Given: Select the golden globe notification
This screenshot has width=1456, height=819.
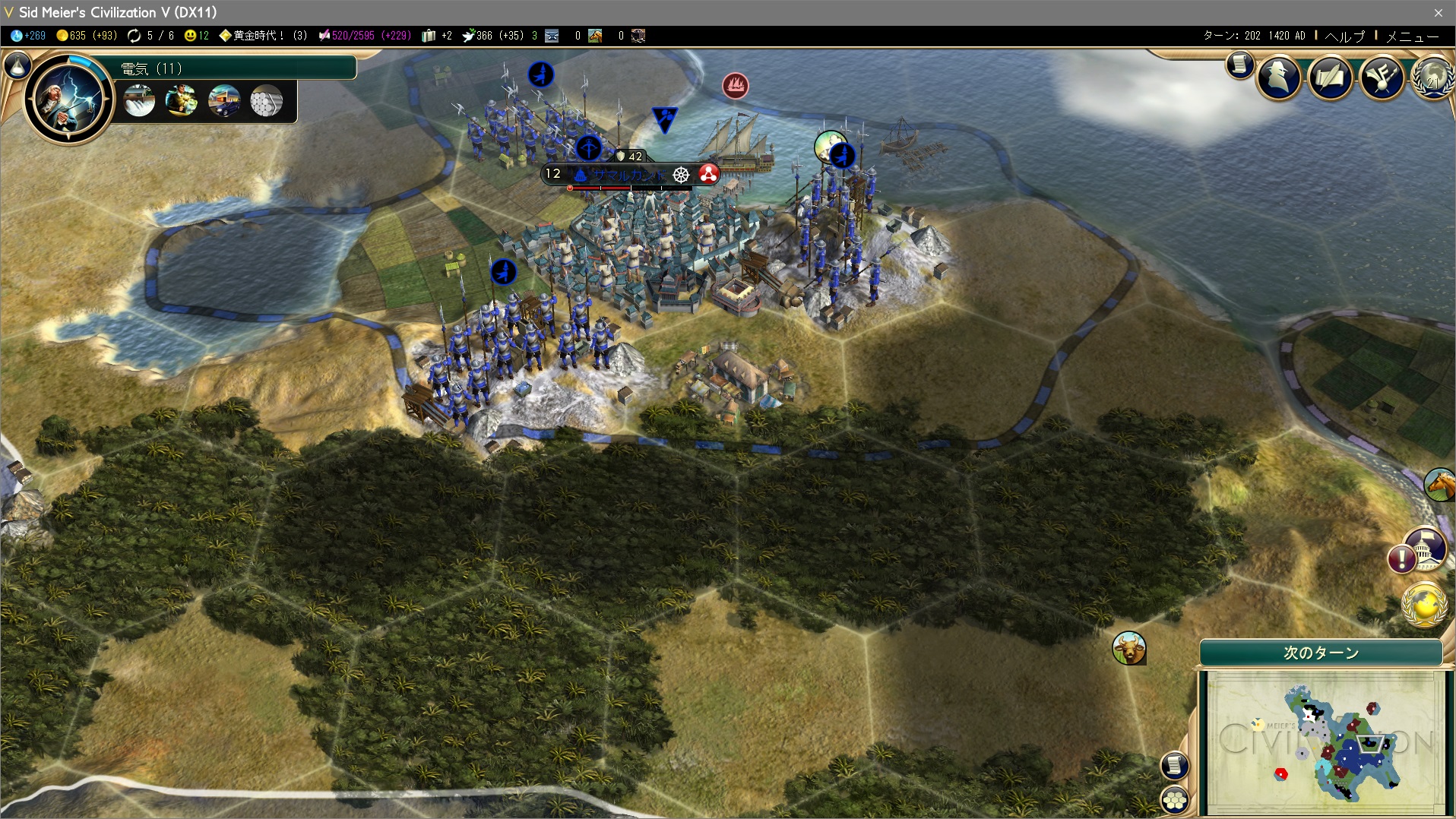Looking at the screenshot, I should click(x=1423, y=605).
